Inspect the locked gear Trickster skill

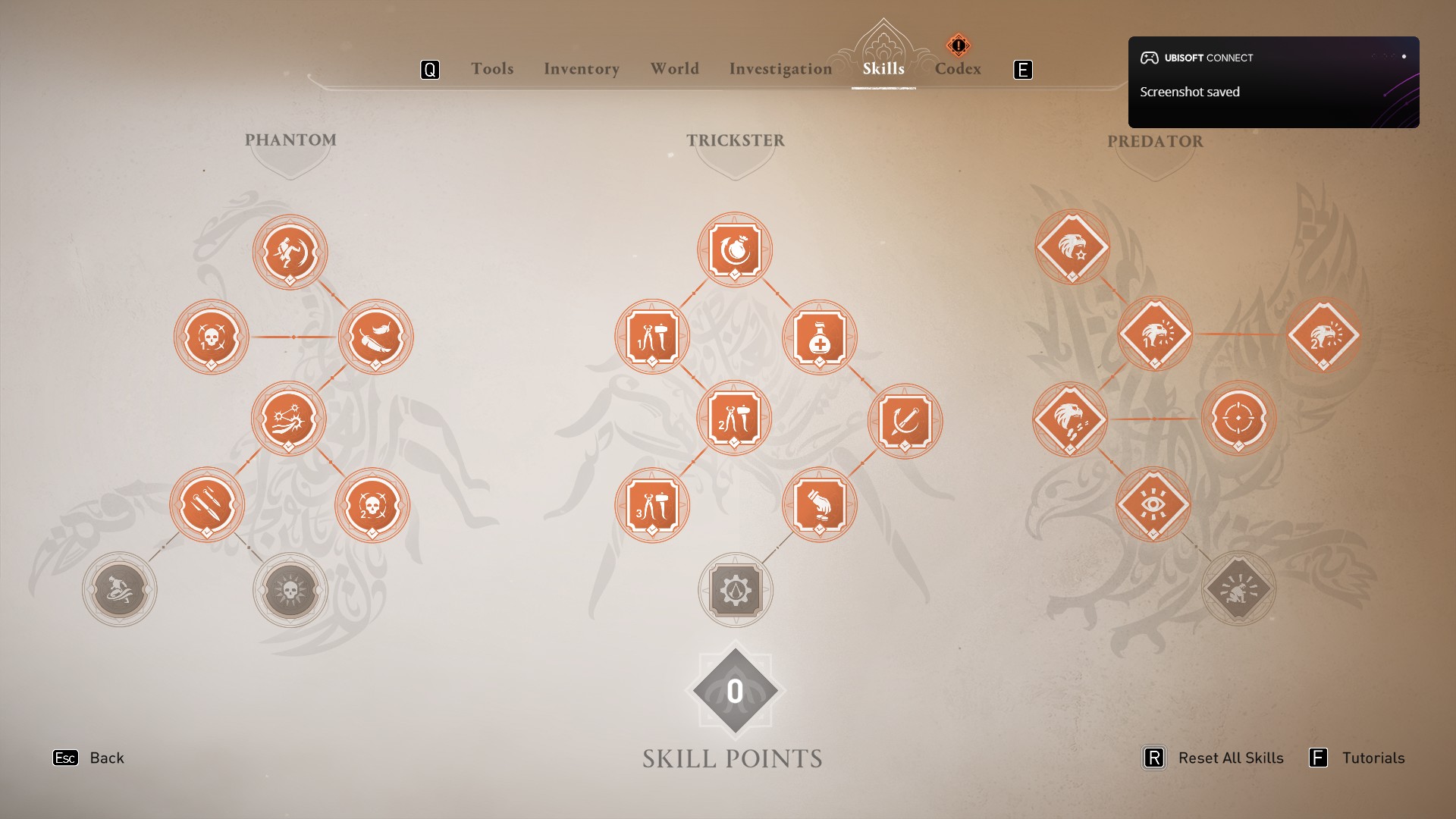735,589
